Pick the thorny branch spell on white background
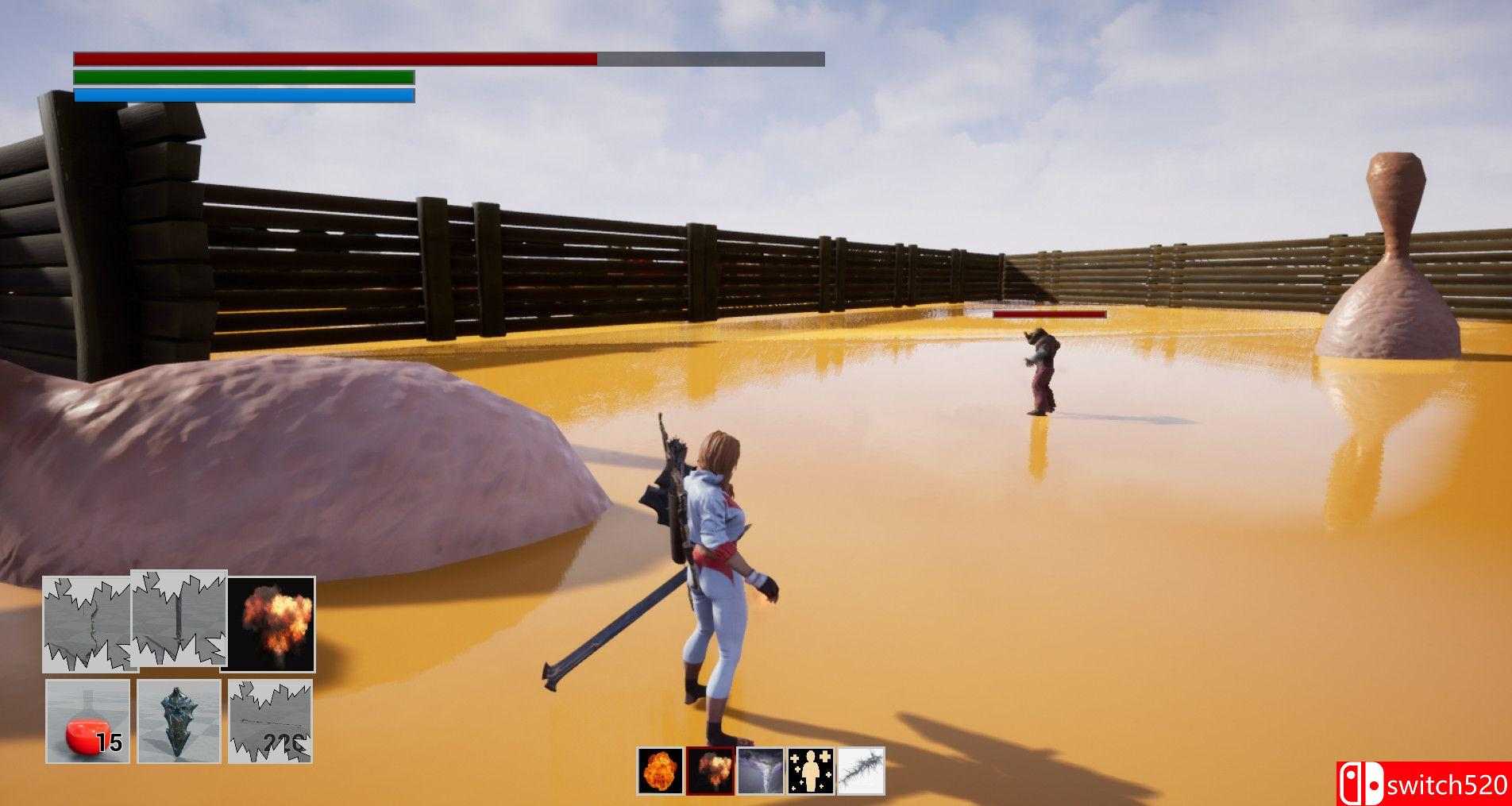 (861, 771)
